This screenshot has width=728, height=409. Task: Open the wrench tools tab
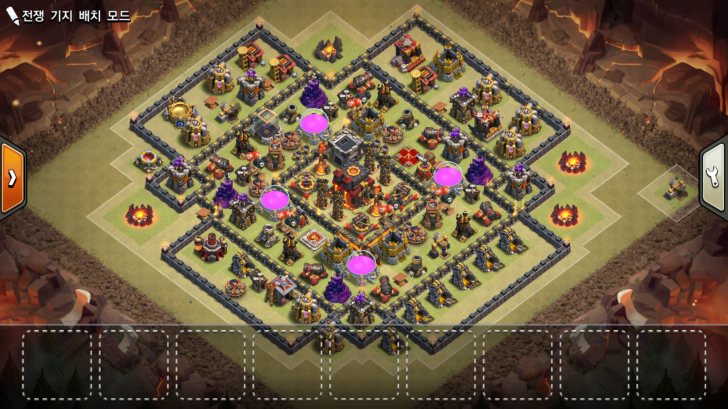(715, 178)
